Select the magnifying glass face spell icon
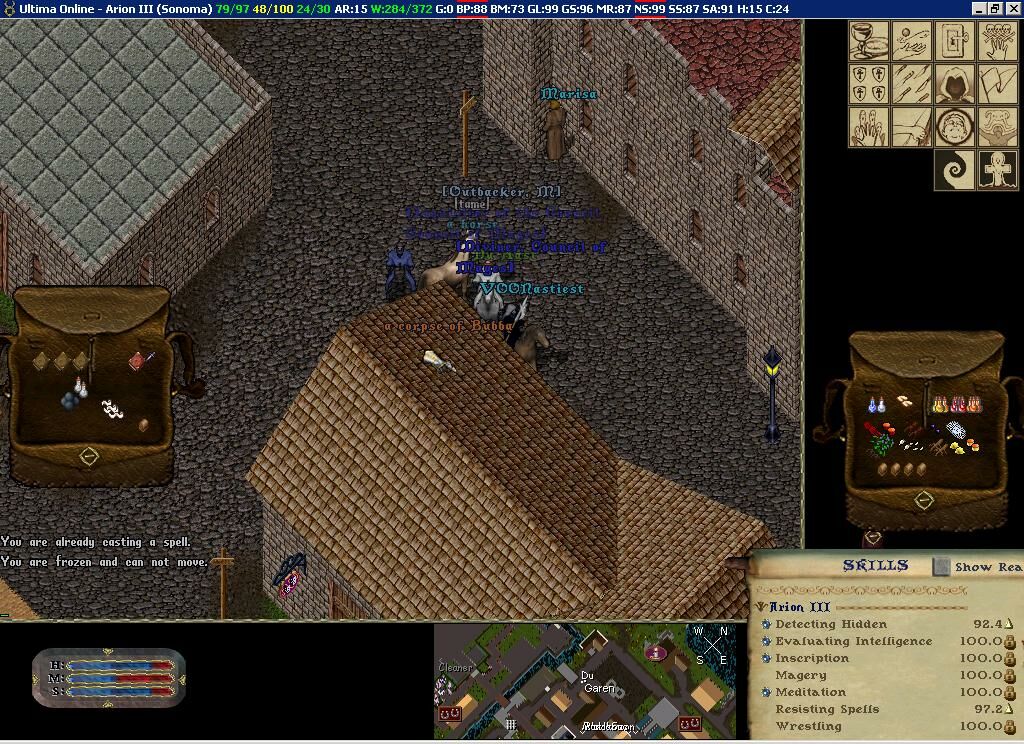1024x744 pixels. 955,127
